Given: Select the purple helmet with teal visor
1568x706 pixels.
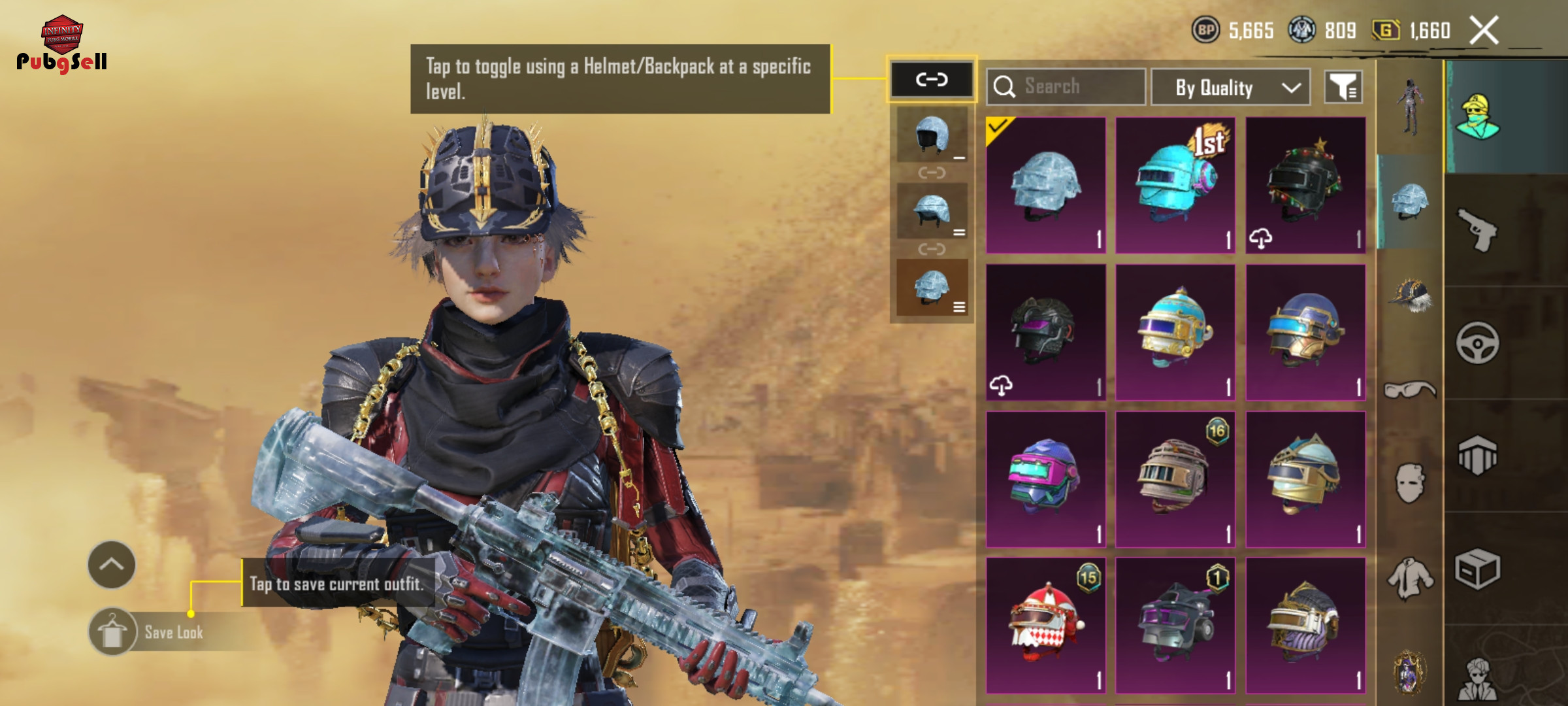Looking at the screenshot, I should (1045, 479).
